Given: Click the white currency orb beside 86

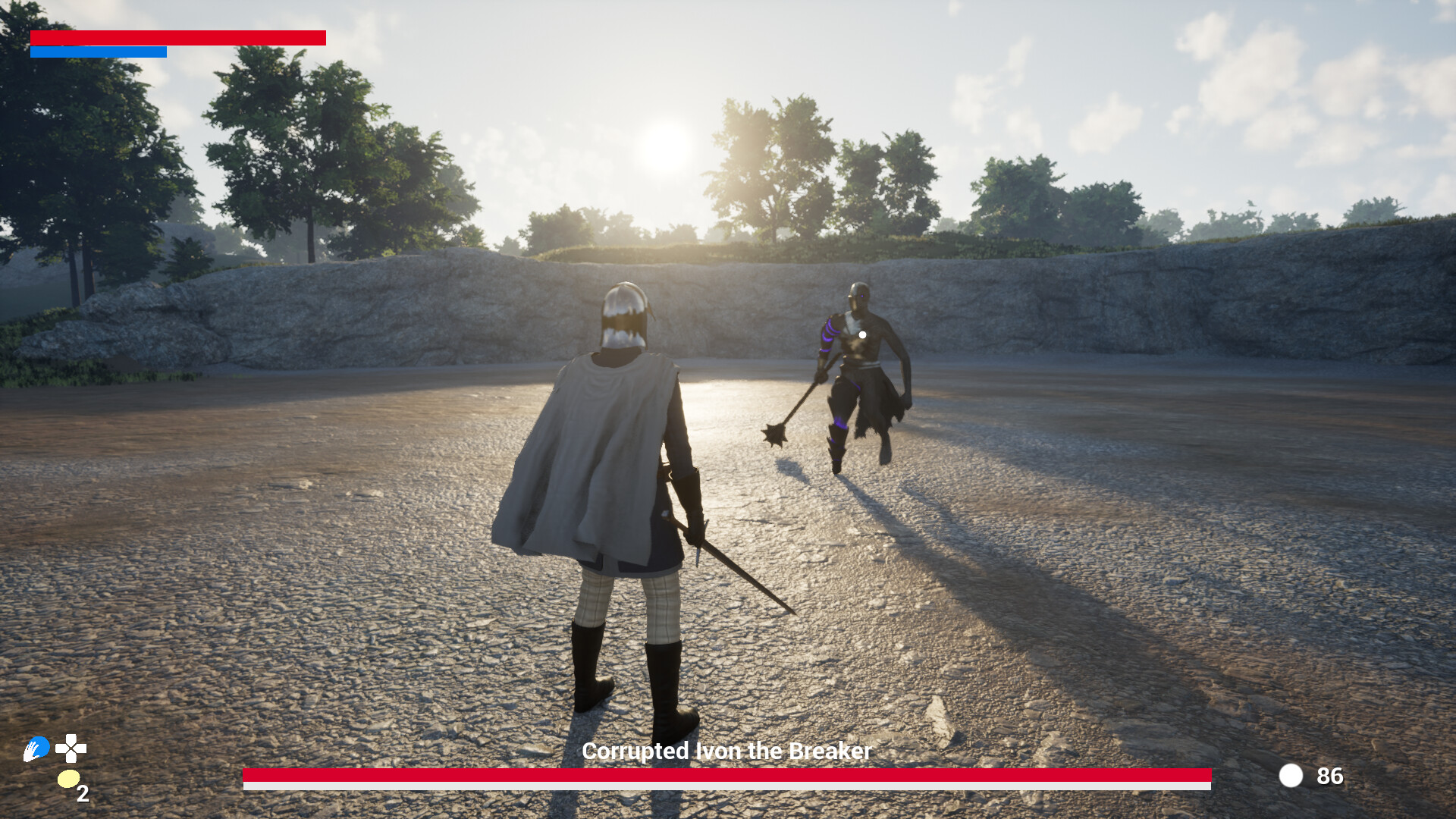Looking at the screenshot, I should [1291, 777].
